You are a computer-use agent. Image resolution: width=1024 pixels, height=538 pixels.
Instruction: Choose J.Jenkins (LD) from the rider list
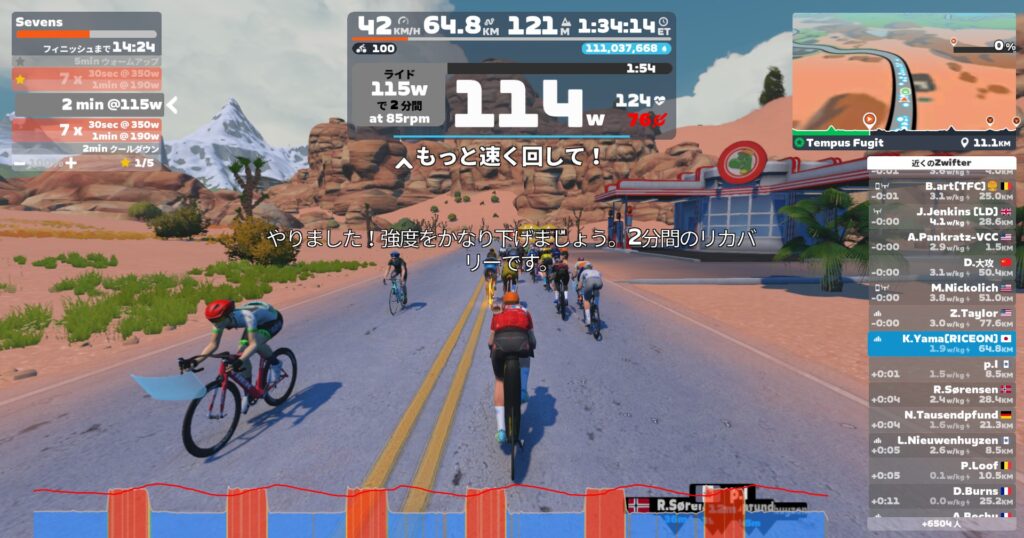click(942, 217)
